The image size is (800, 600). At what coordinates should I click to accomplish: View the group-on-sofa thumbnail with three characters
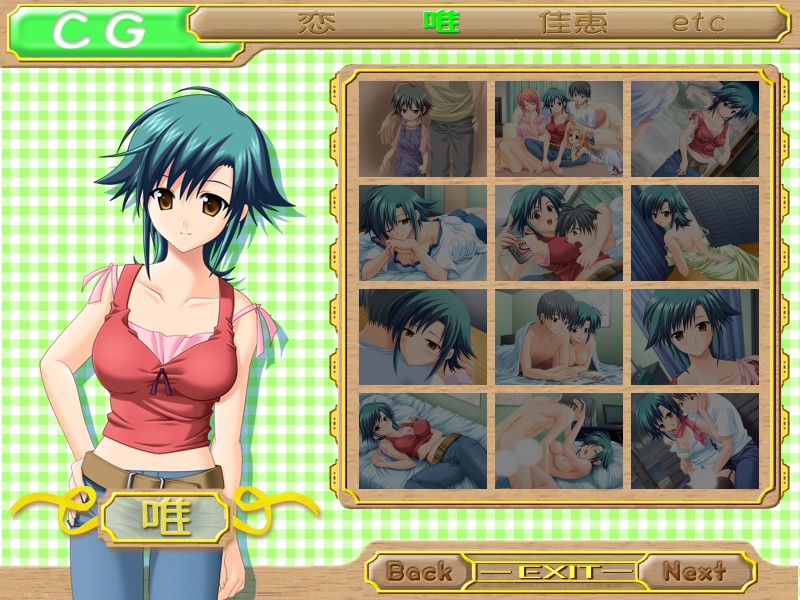[559, 129]
